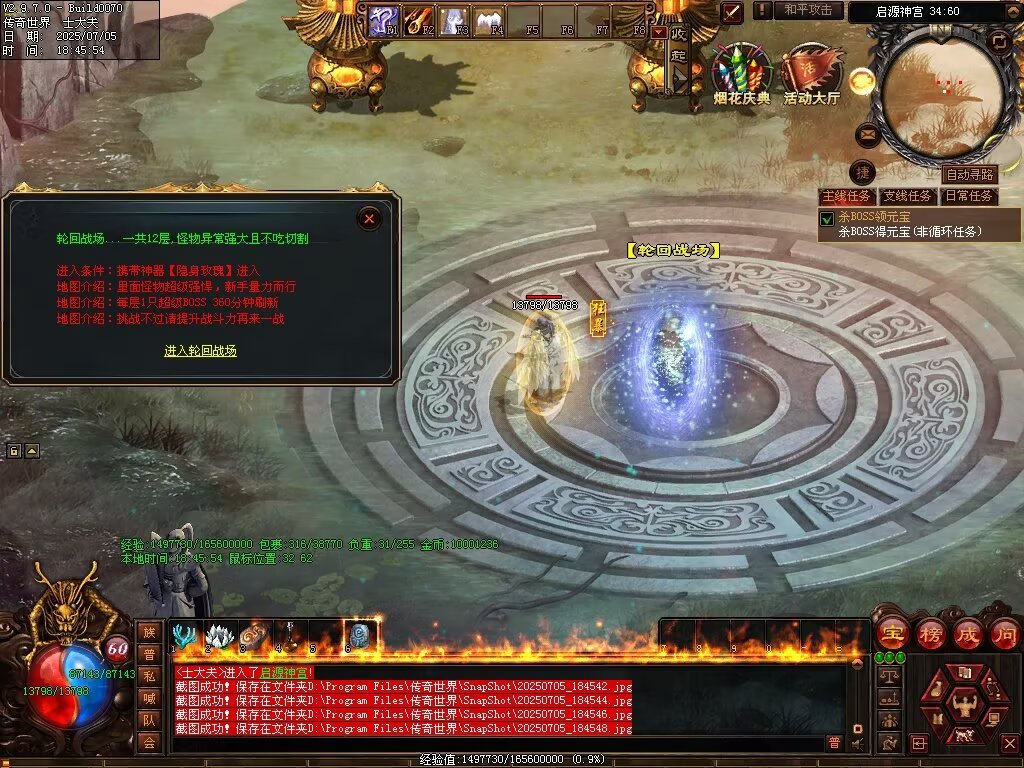Toggle the 杀BOSS领元宝 quest checkbox
The width and height of the screenshot is (1024, 768).
pyautogui.click(x=827, y=219)
